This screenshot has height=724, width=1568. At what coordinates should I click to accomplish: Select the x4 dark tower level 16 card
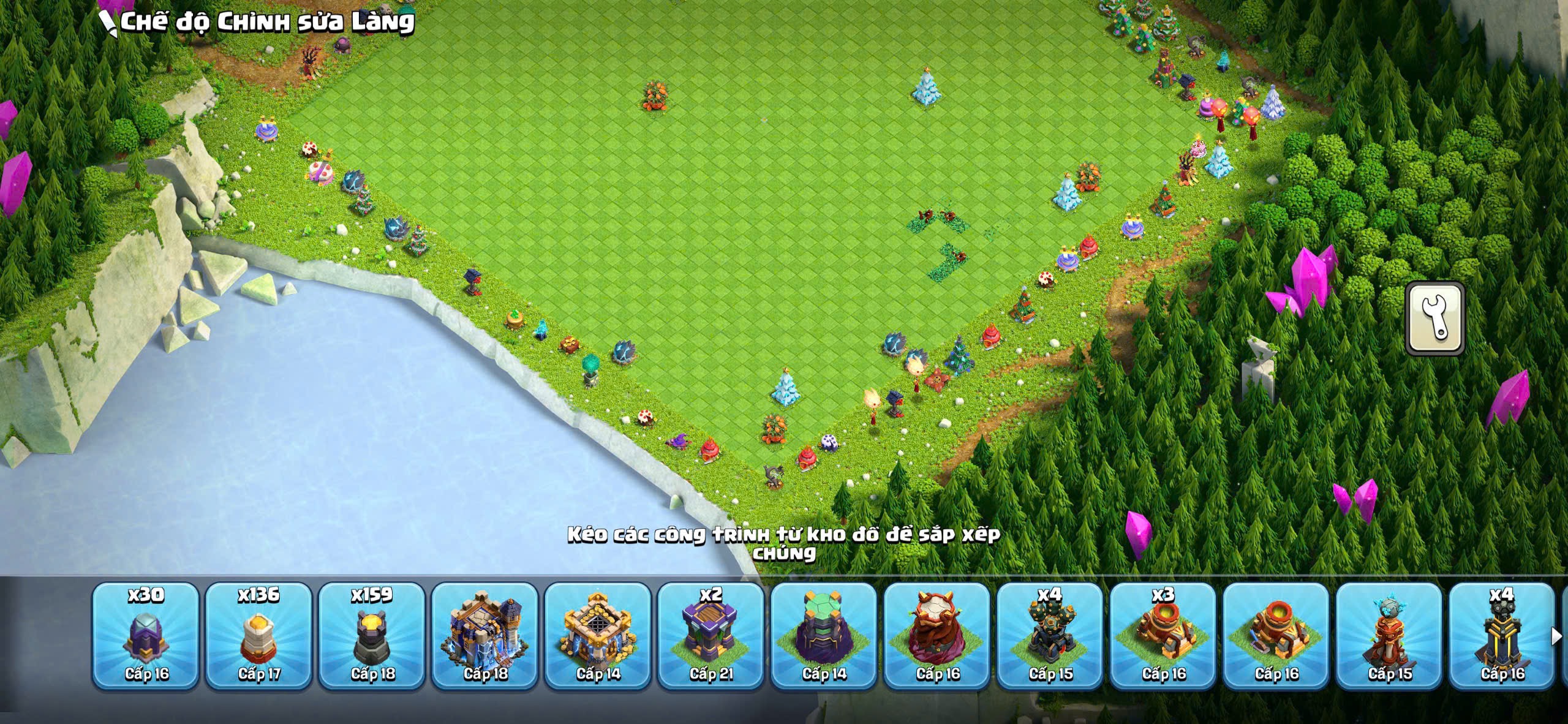coord(1502,636)
